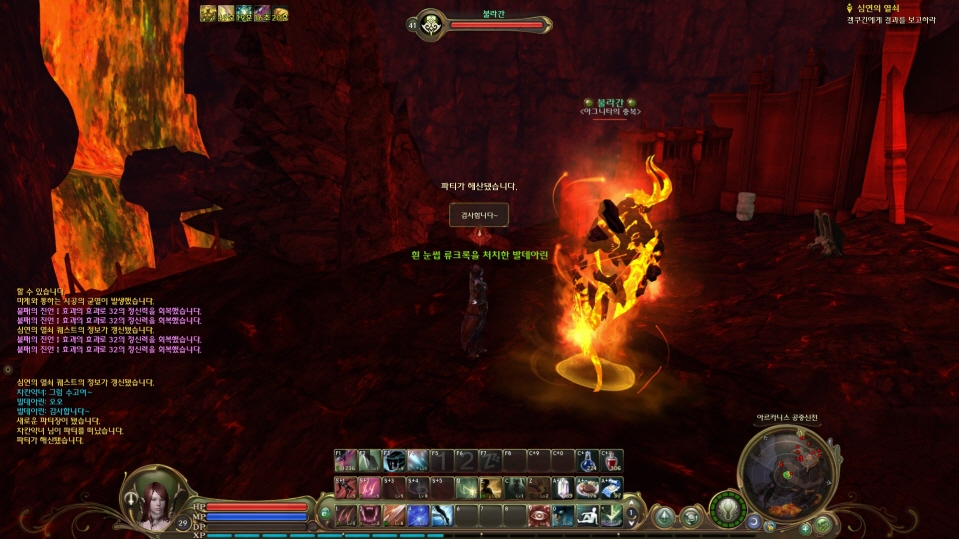Use the white crystal item slot
The height and width of the screenshot is (539, 959).
tap(564, 488)
